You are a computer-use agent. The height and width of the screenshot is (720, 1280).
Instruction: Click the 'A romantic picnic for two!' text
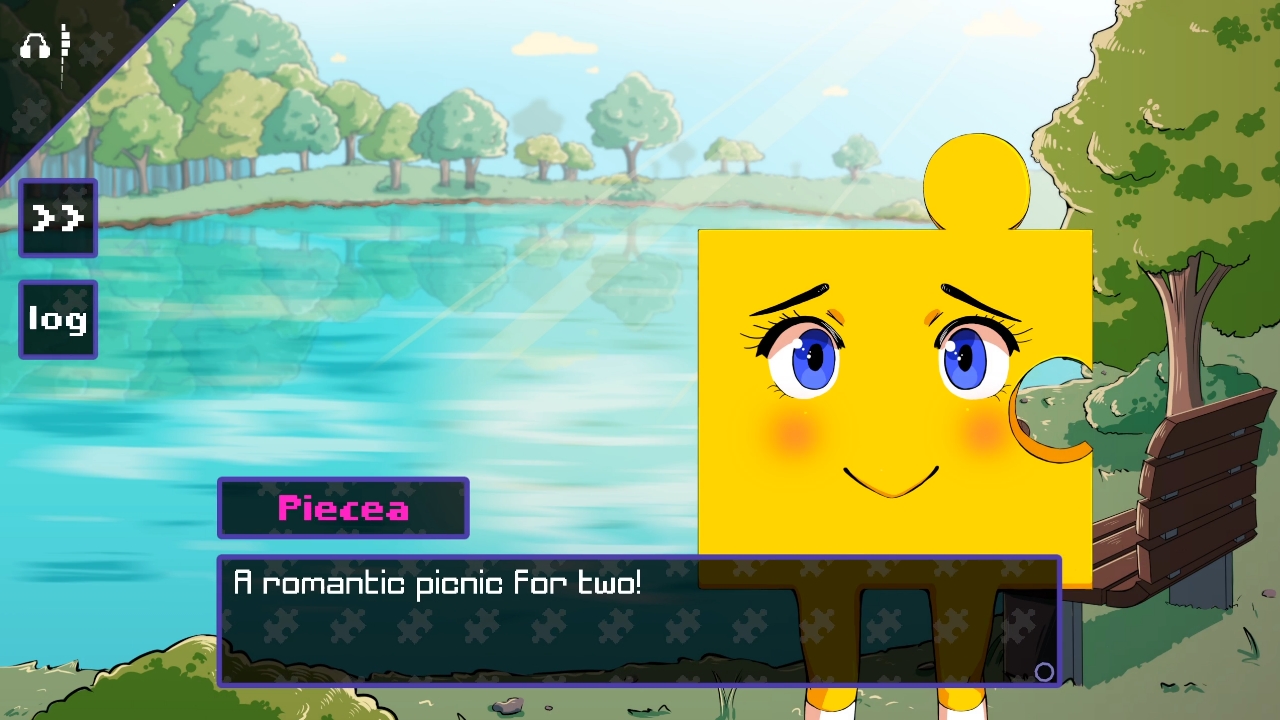pyautogui.click(x=438, y=582)
